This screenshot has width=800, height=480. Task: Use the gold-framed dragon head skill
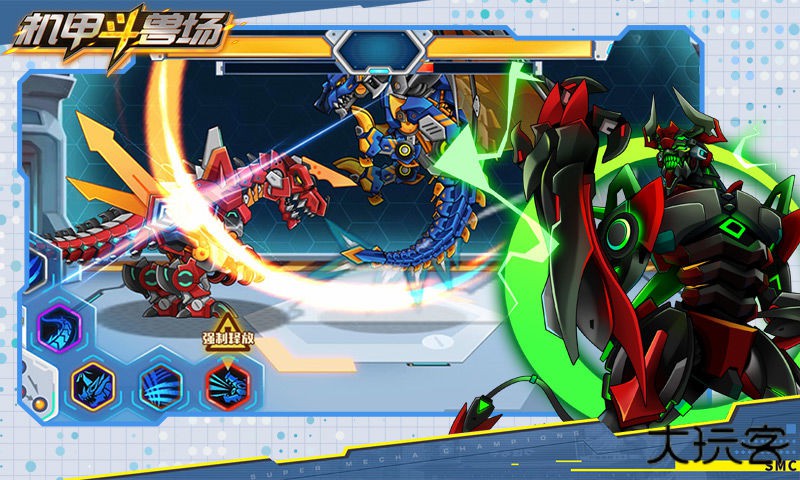point(93,385)
